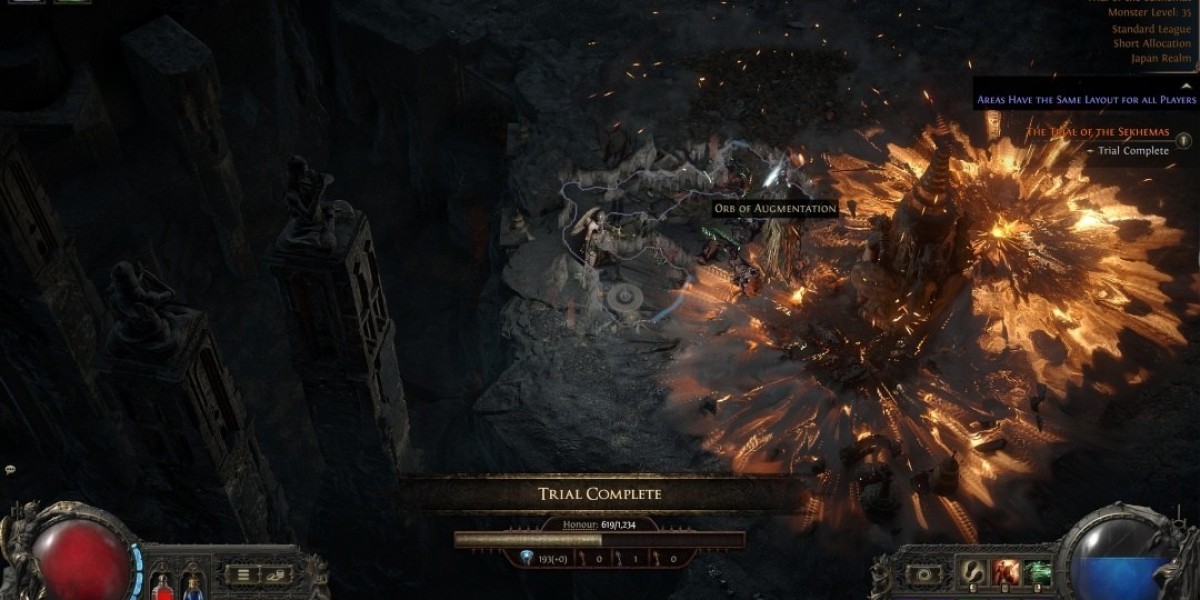Screen dimensions: 1200x600
Task: Activate the green skill icon
Action: point(1038,573)
